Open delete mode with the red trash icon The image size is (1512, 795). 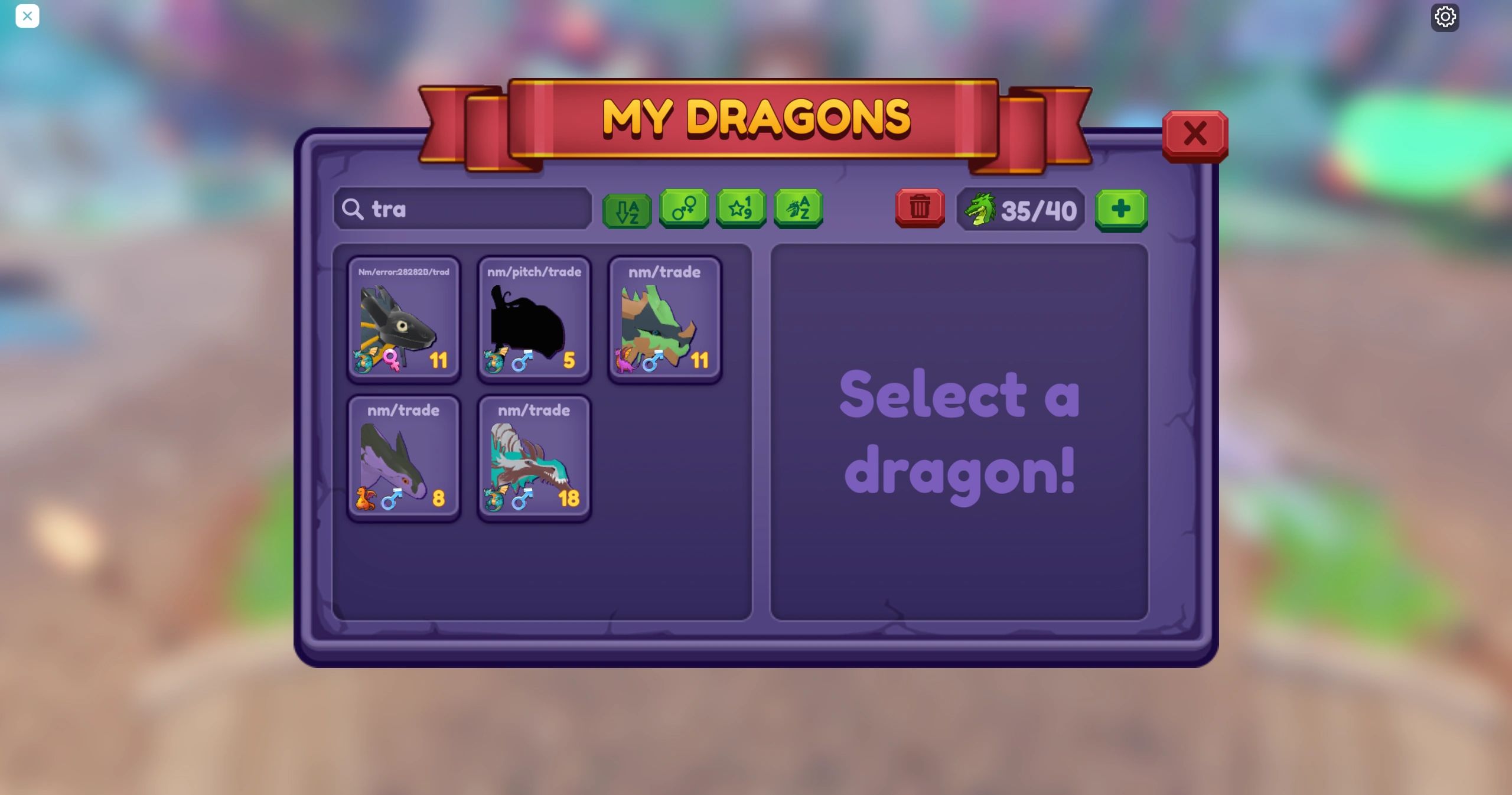919,208
